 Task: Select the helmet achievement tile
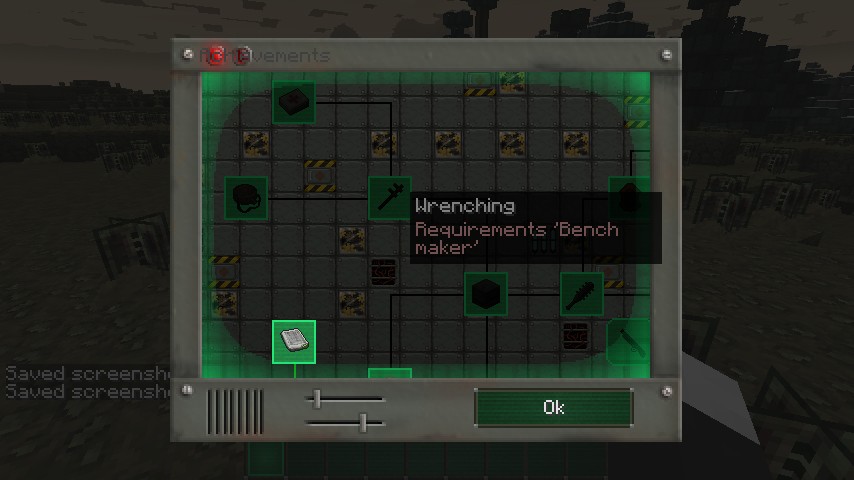(x=246, y=197)
